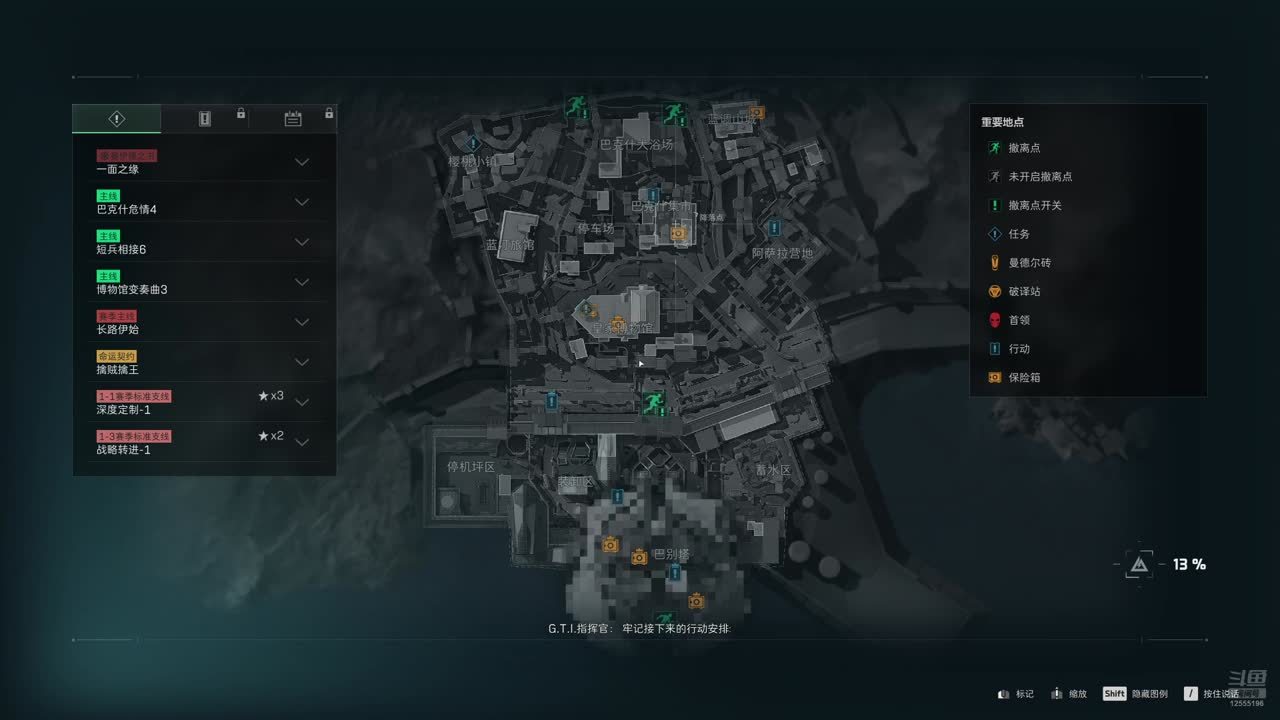Image resolution: width=1280 pixels, height=720 pixels.
Task: Expand the 深度定制-1 side quest
Action: [x=301, y=403]
